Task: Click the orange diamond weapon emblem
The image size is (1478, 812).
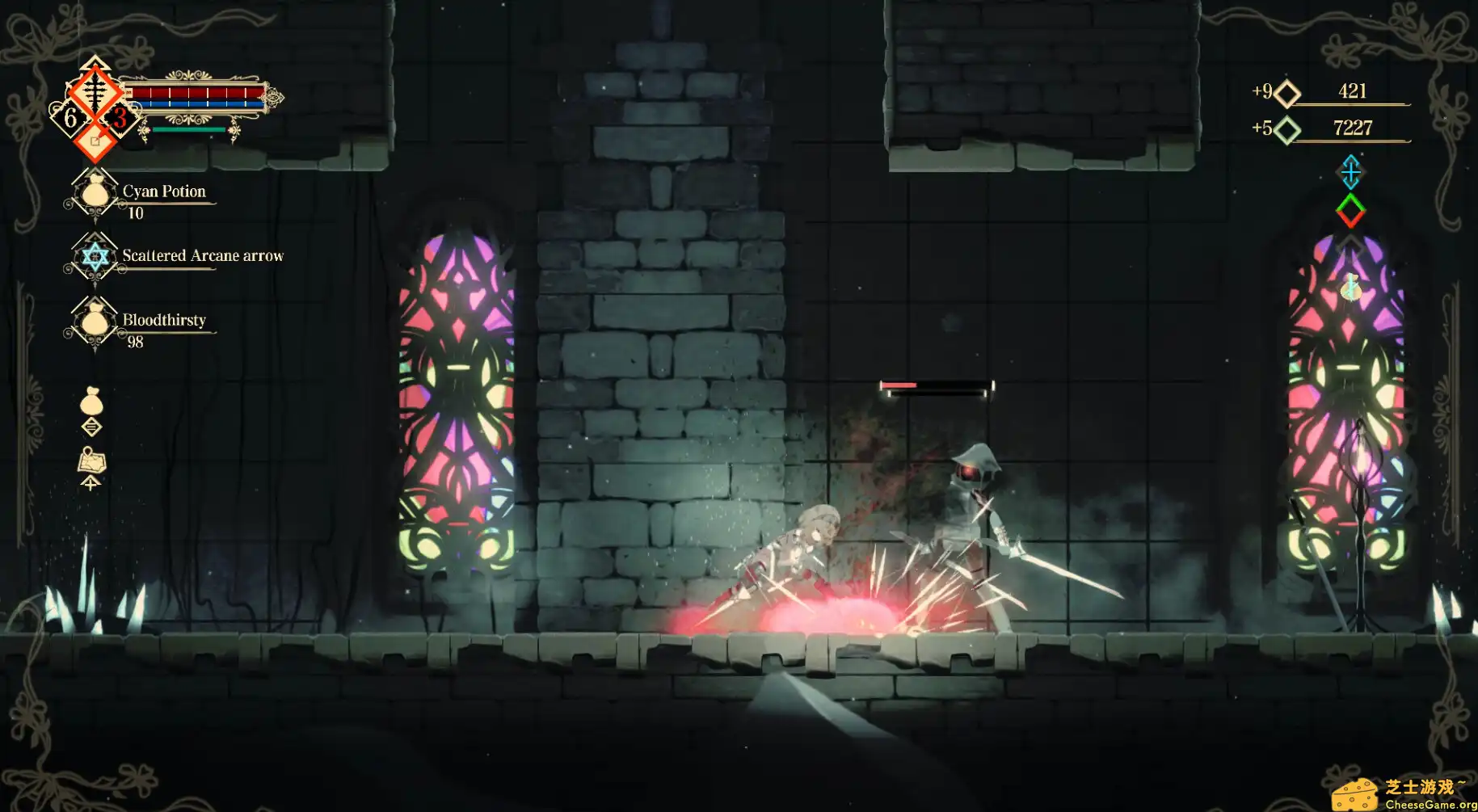Action: pyautogui.click(x=95, y=86)
